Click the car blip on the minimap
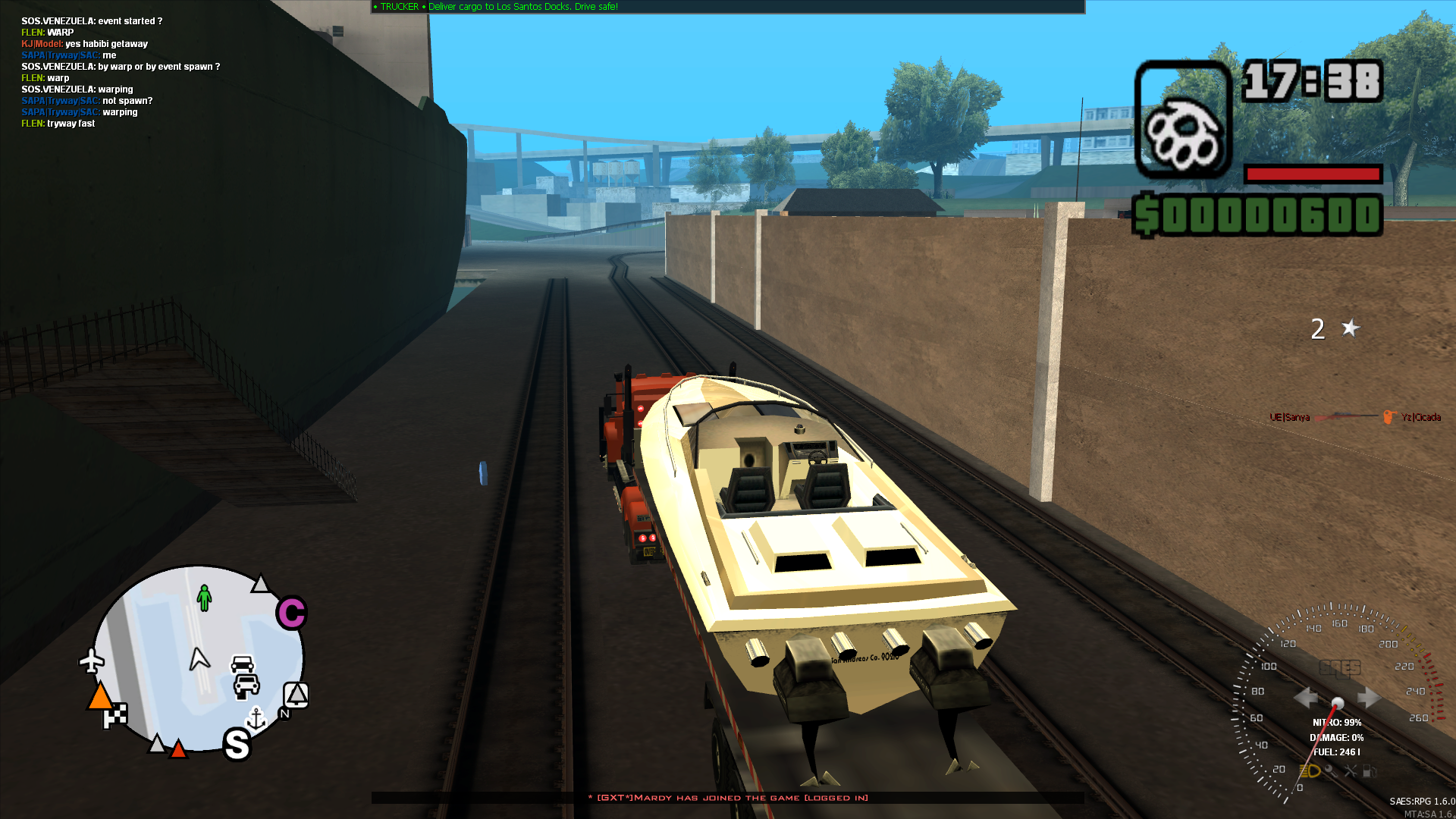 coord(243,665)
